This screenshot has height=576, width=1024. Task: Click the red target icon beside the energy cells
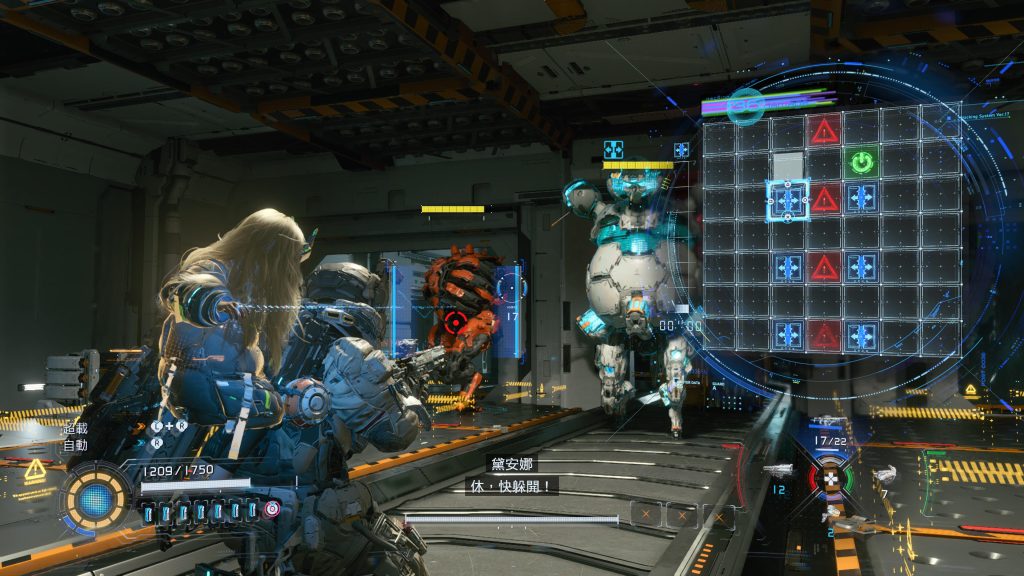[272, 509]
